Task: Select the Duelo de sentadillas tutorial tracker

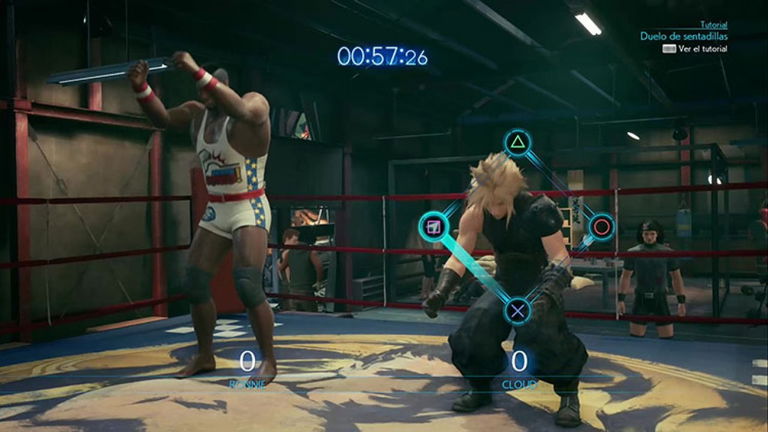Action: point(684,36)
